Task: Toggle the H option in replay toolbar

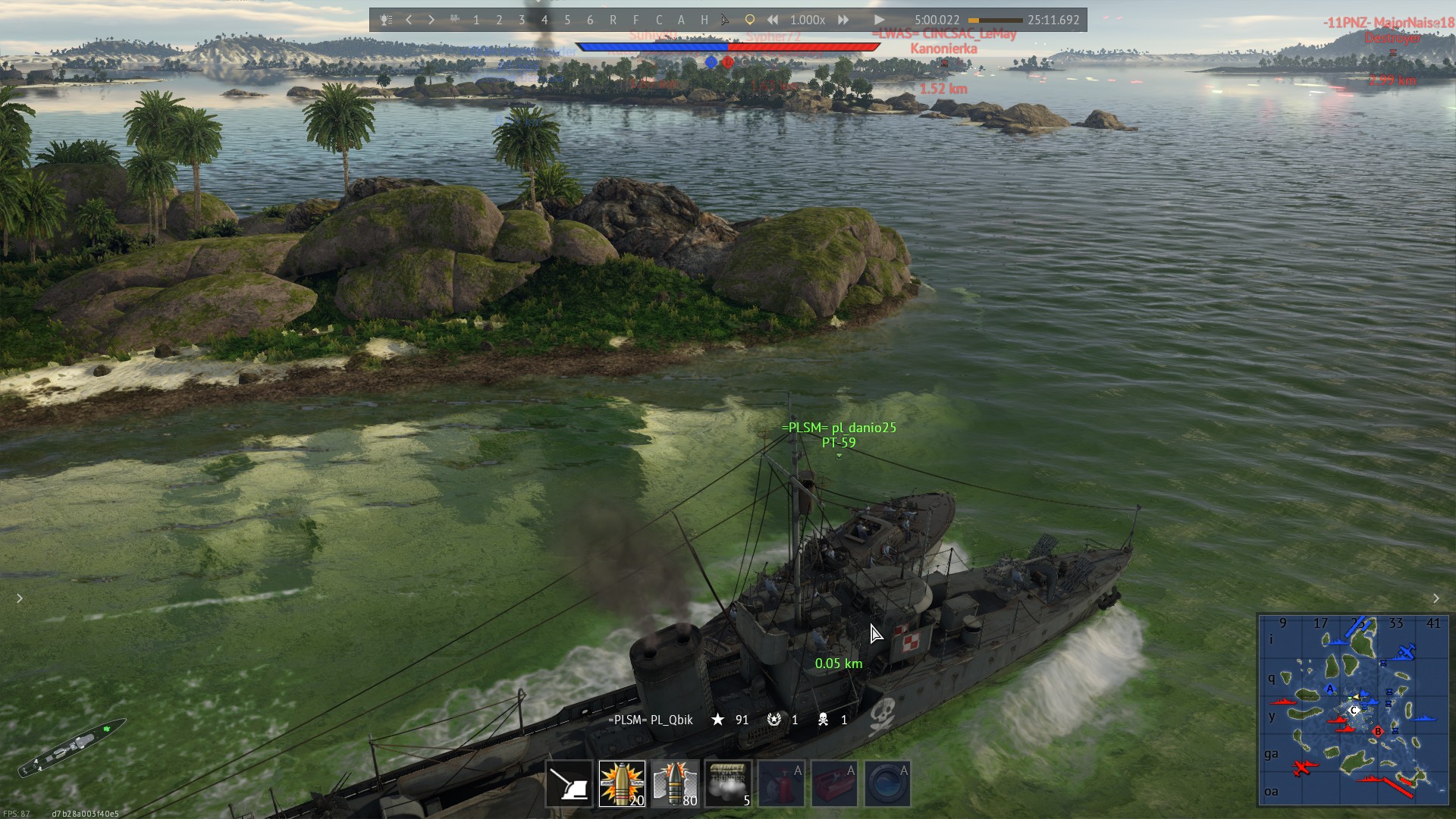Action: (x=704, y=20)
